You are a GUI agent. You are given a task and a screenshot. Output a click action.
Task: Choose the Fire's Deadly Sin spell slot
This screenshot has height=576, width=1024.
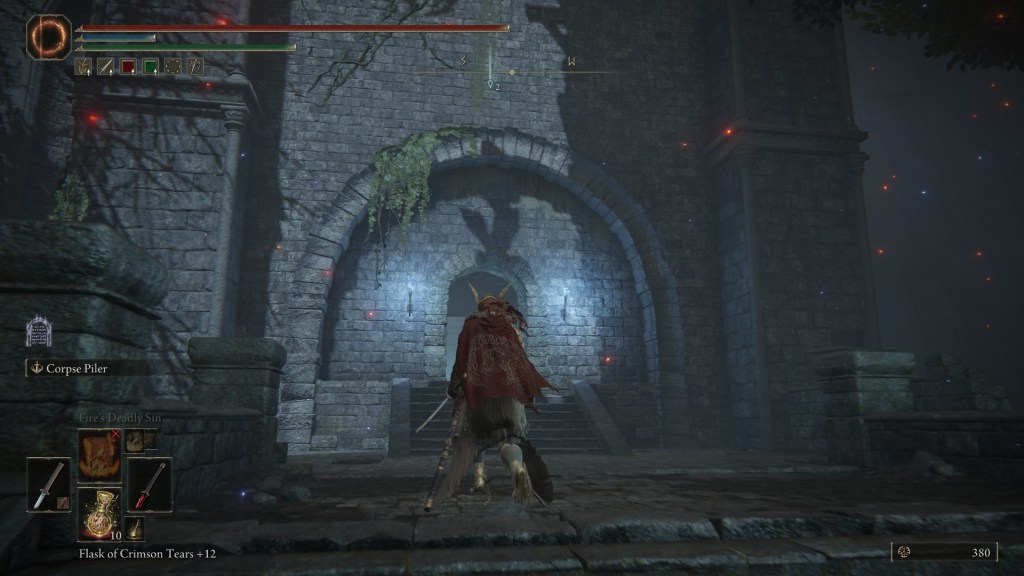(x=99, y=453)
